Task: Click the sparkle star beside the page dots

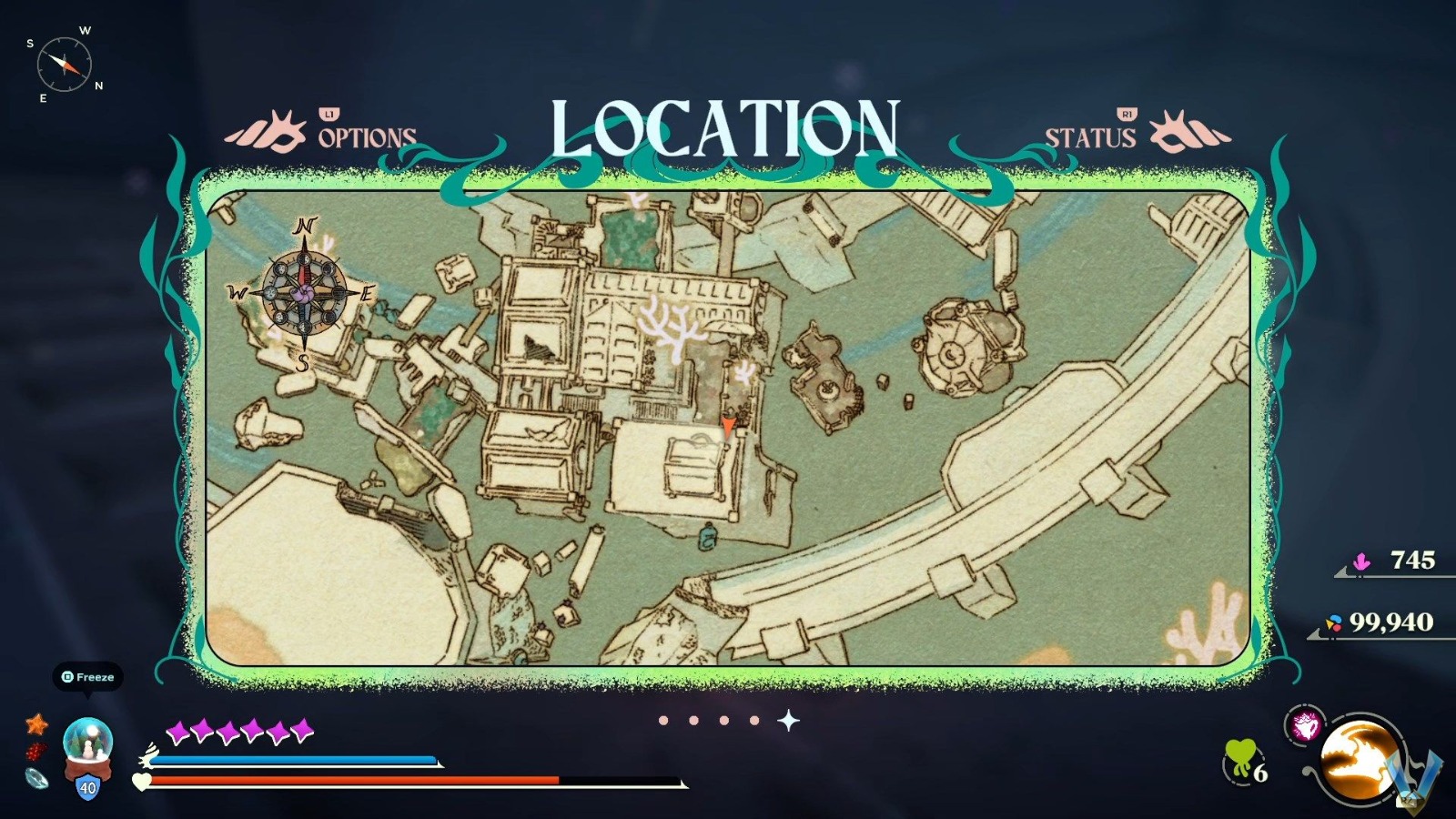Action: click(x=788, y=720)
